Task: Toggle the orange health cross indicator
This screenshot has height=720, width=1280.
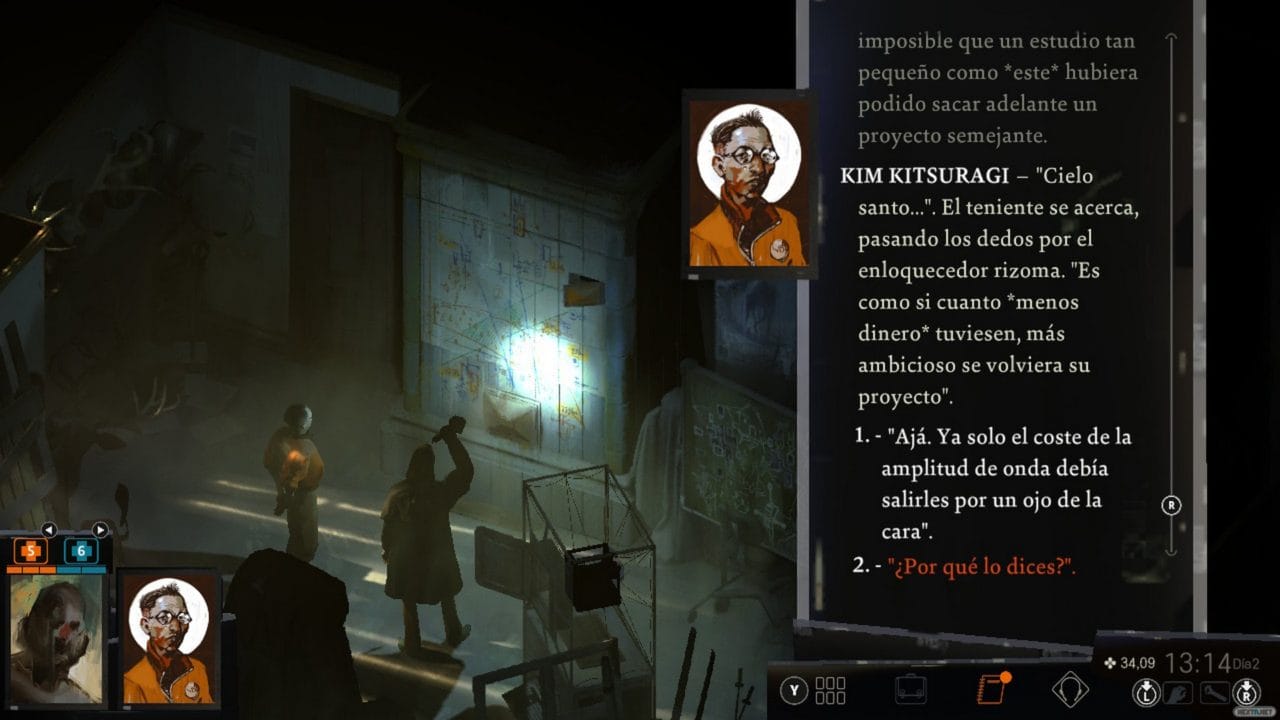Action: pos(30,551)
